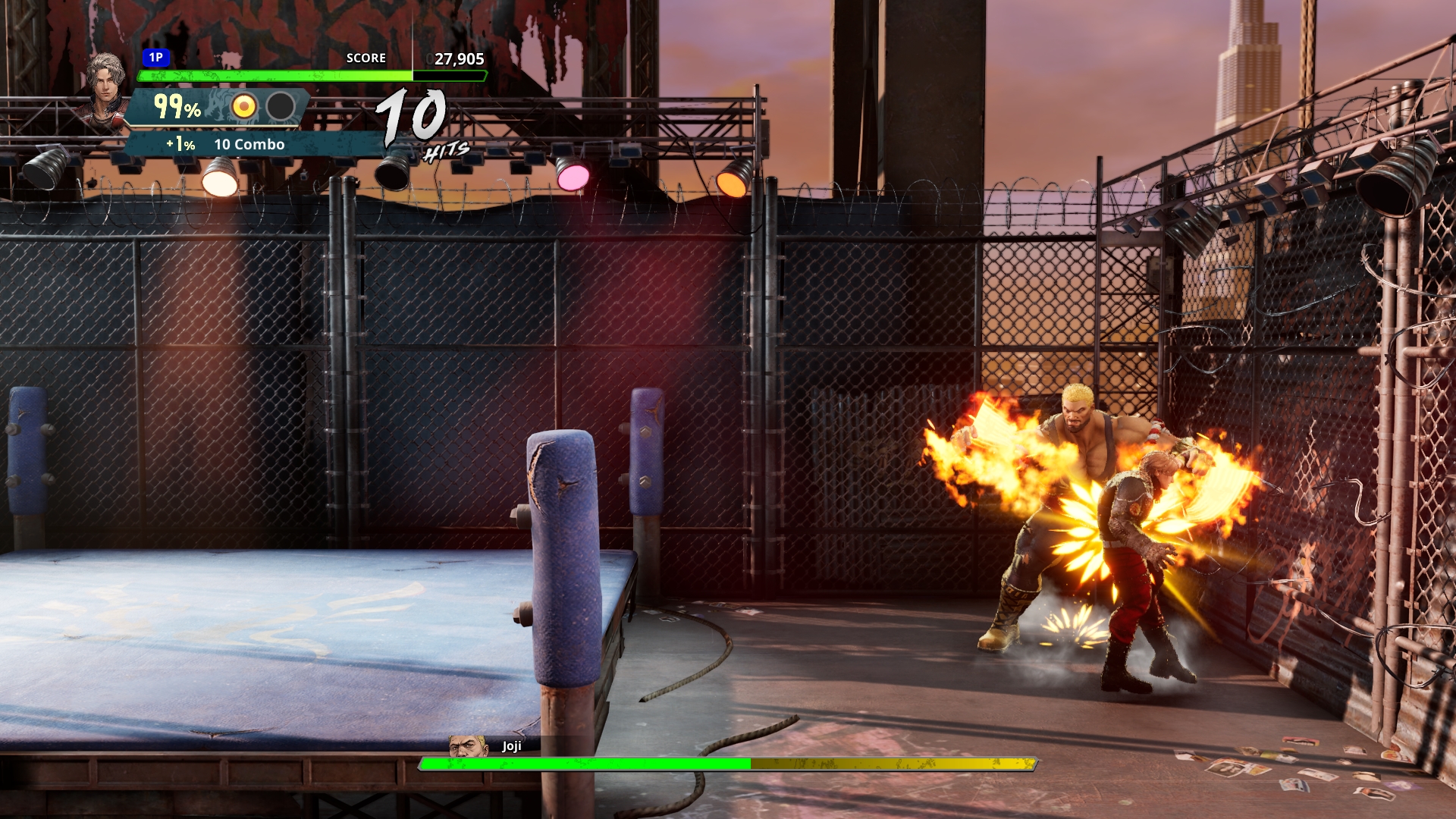Select the filled gold special stock orb

click(243, 107)
